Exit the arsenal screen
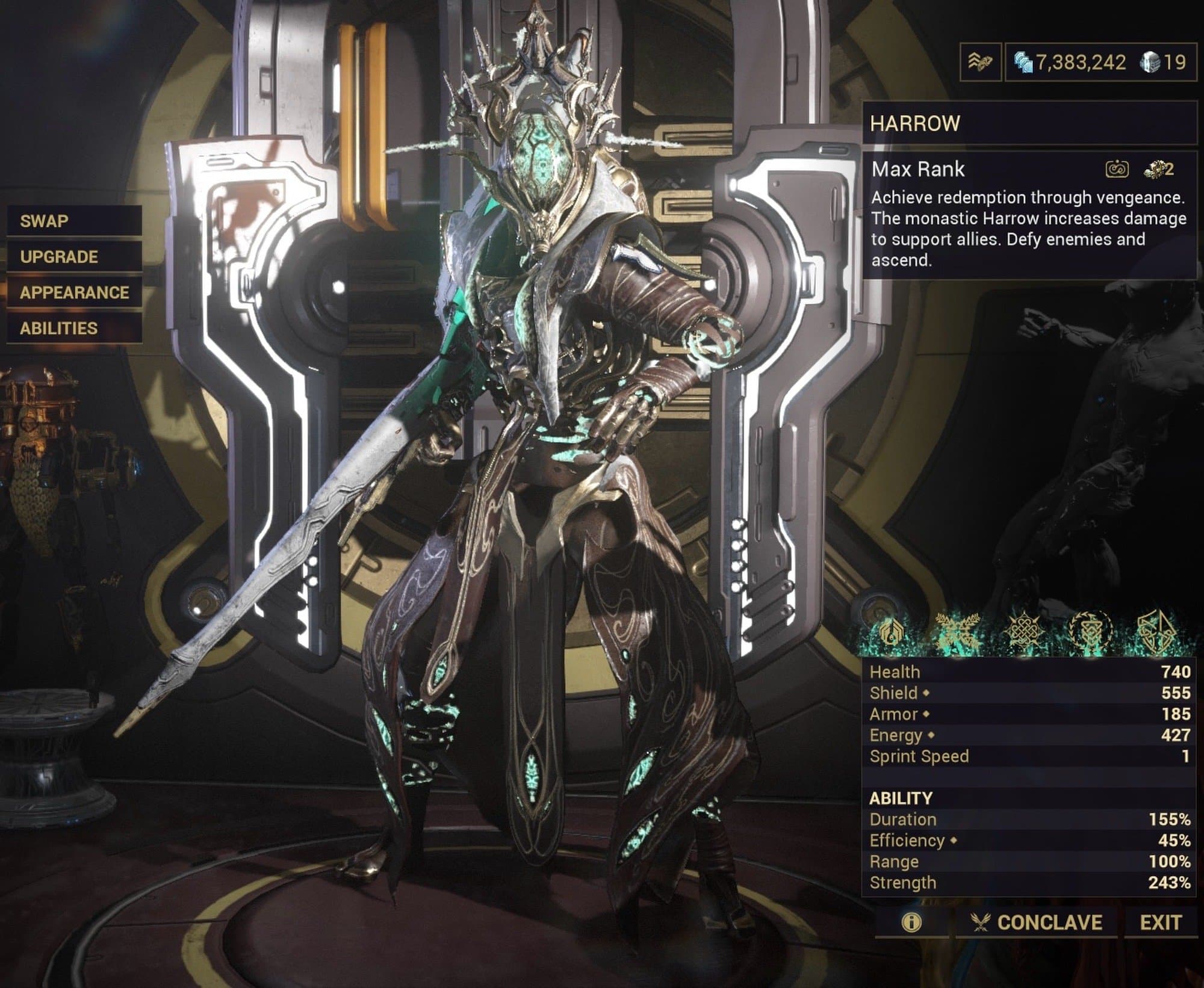This screenshot has width=1204, height=988. click(x=1161, y=922)
